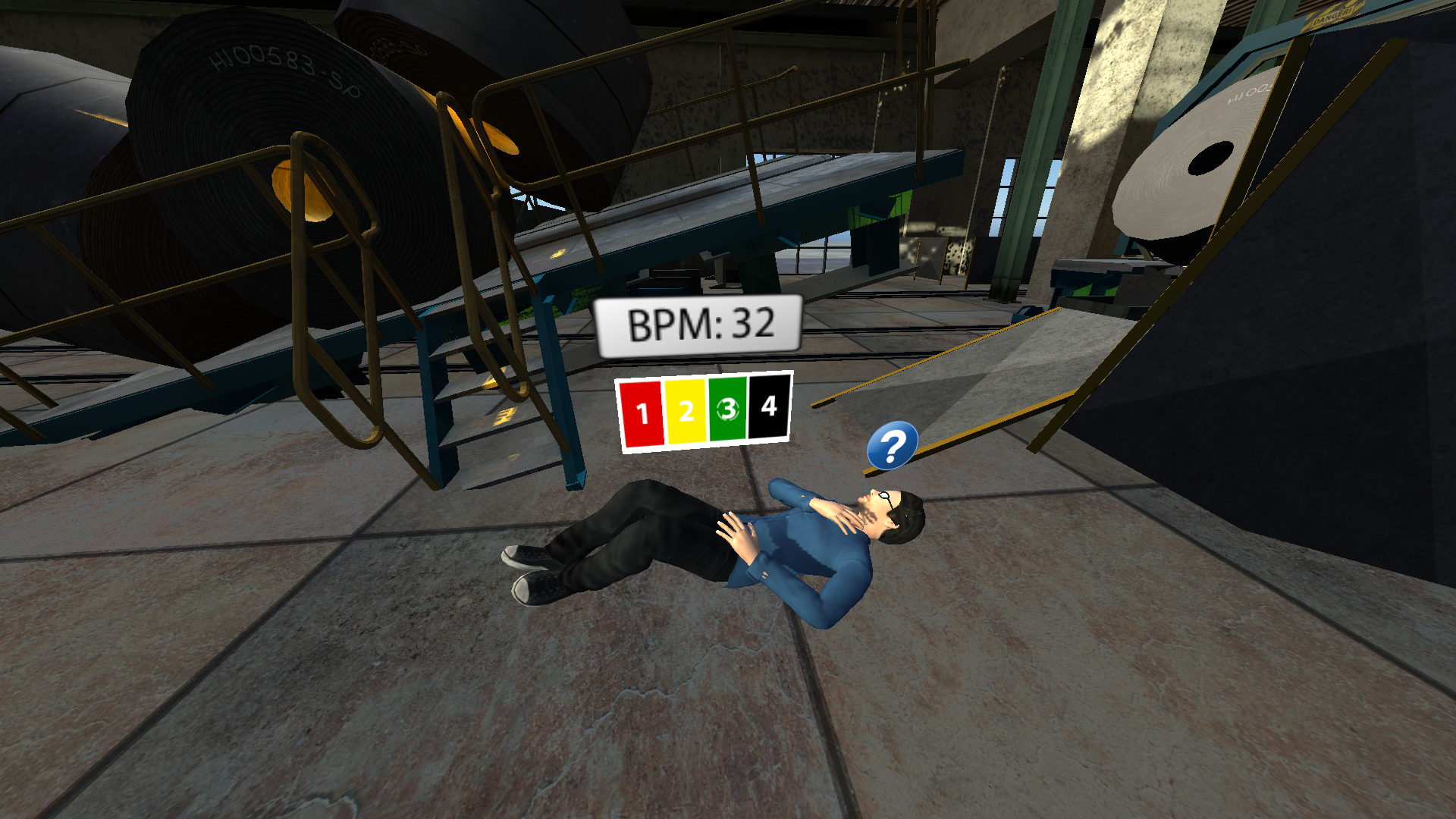The image size is (1456, 819).
Task: Choose the yellow triage category 2
Action: pos(686,411)
